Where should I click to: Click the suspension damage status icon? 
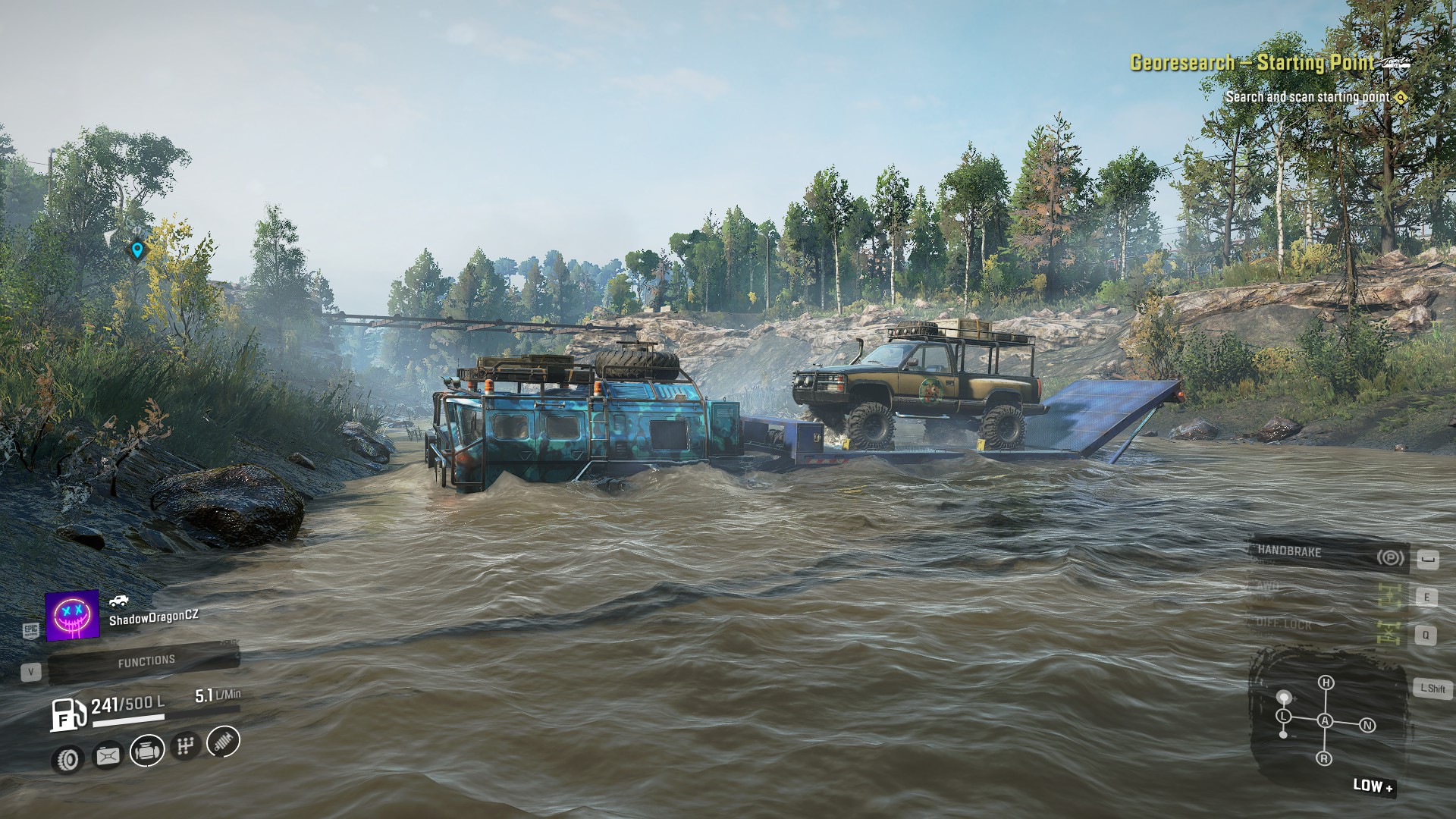click(222, 741)
